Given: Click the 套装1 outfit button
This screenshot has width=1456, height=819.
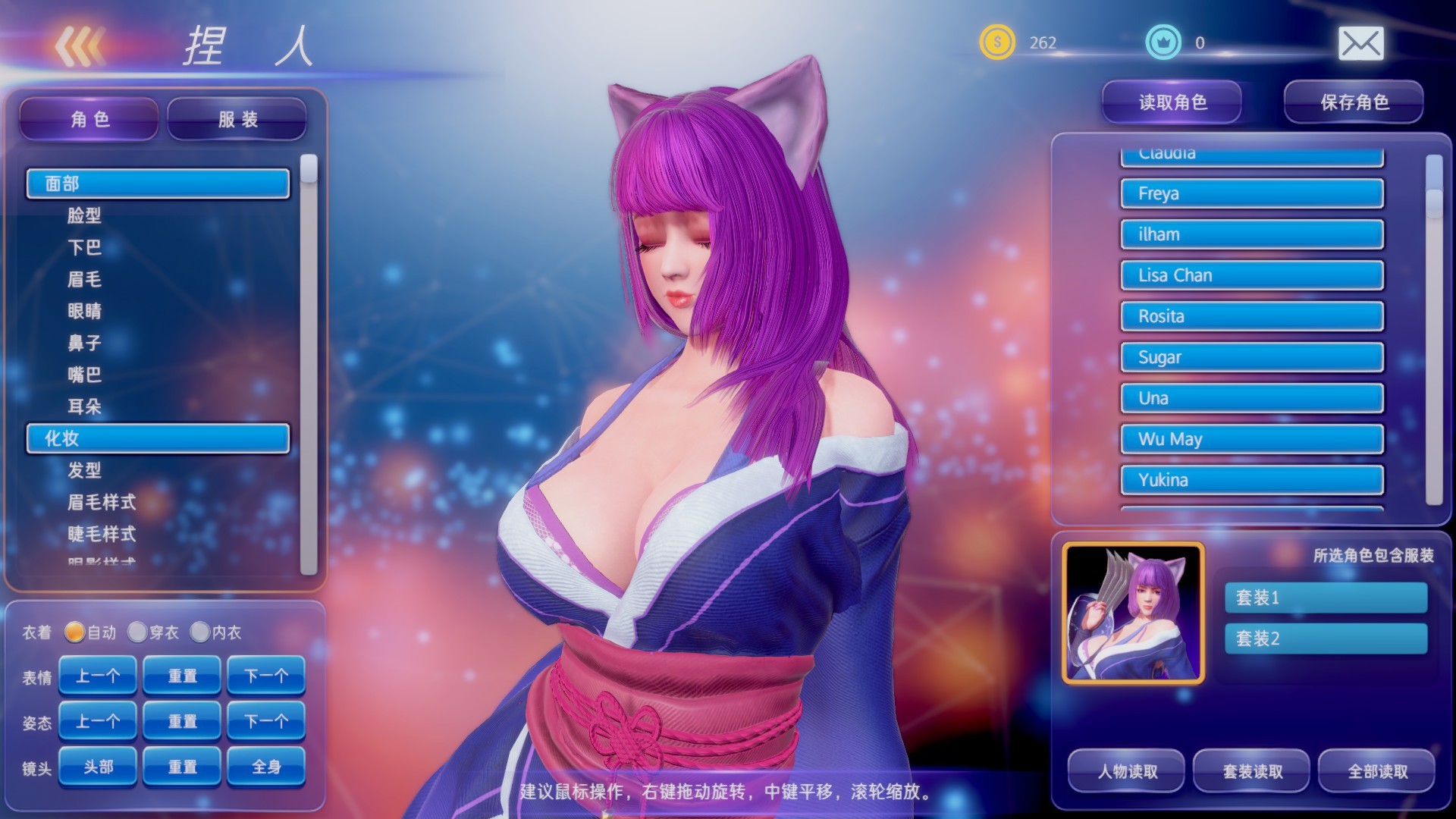Looking at the screenshot, I should [1326, 598].
